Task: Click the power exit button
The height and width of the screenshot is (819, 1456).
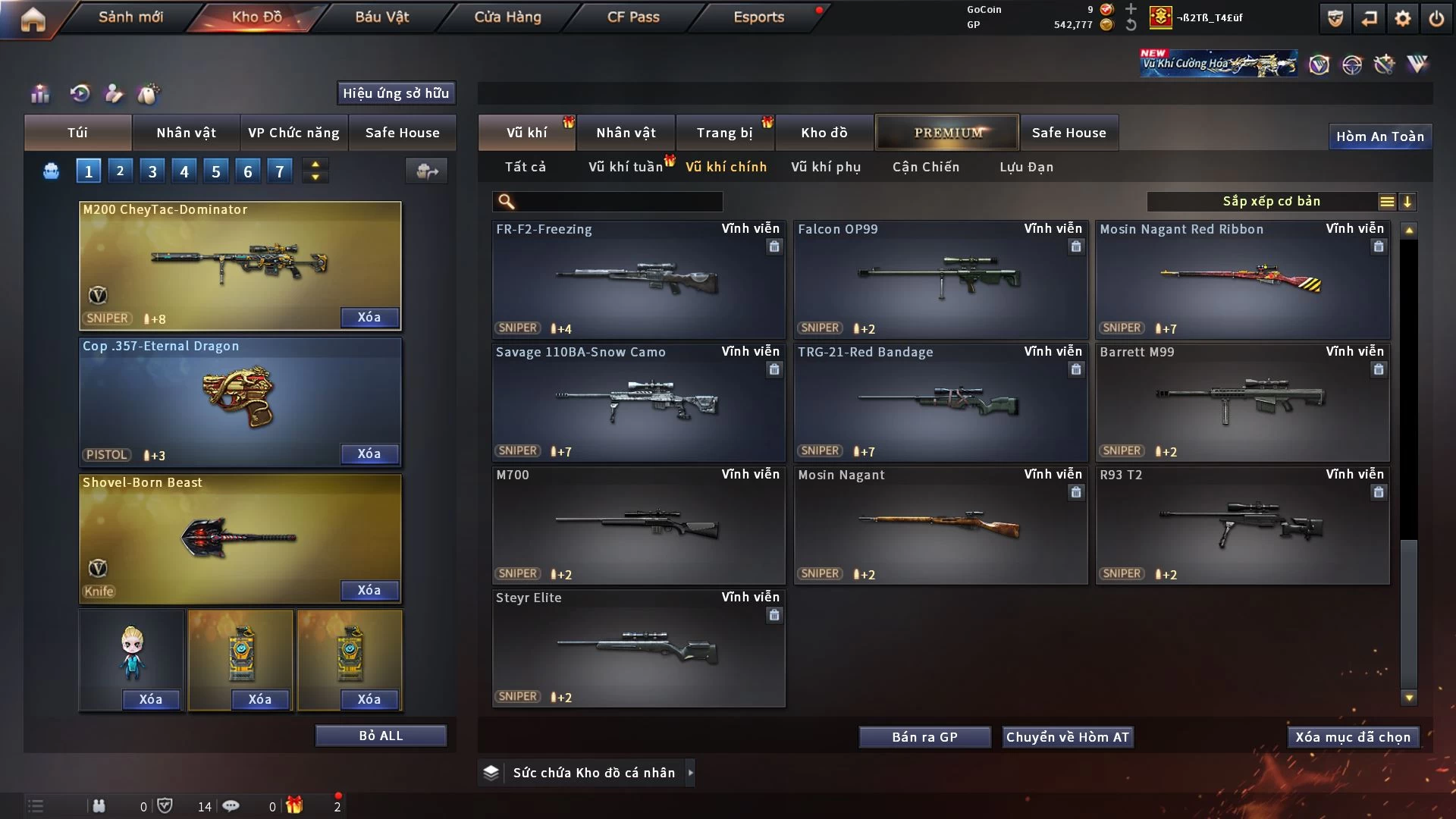Action: pyautogui.click(x=1436, y=18)
